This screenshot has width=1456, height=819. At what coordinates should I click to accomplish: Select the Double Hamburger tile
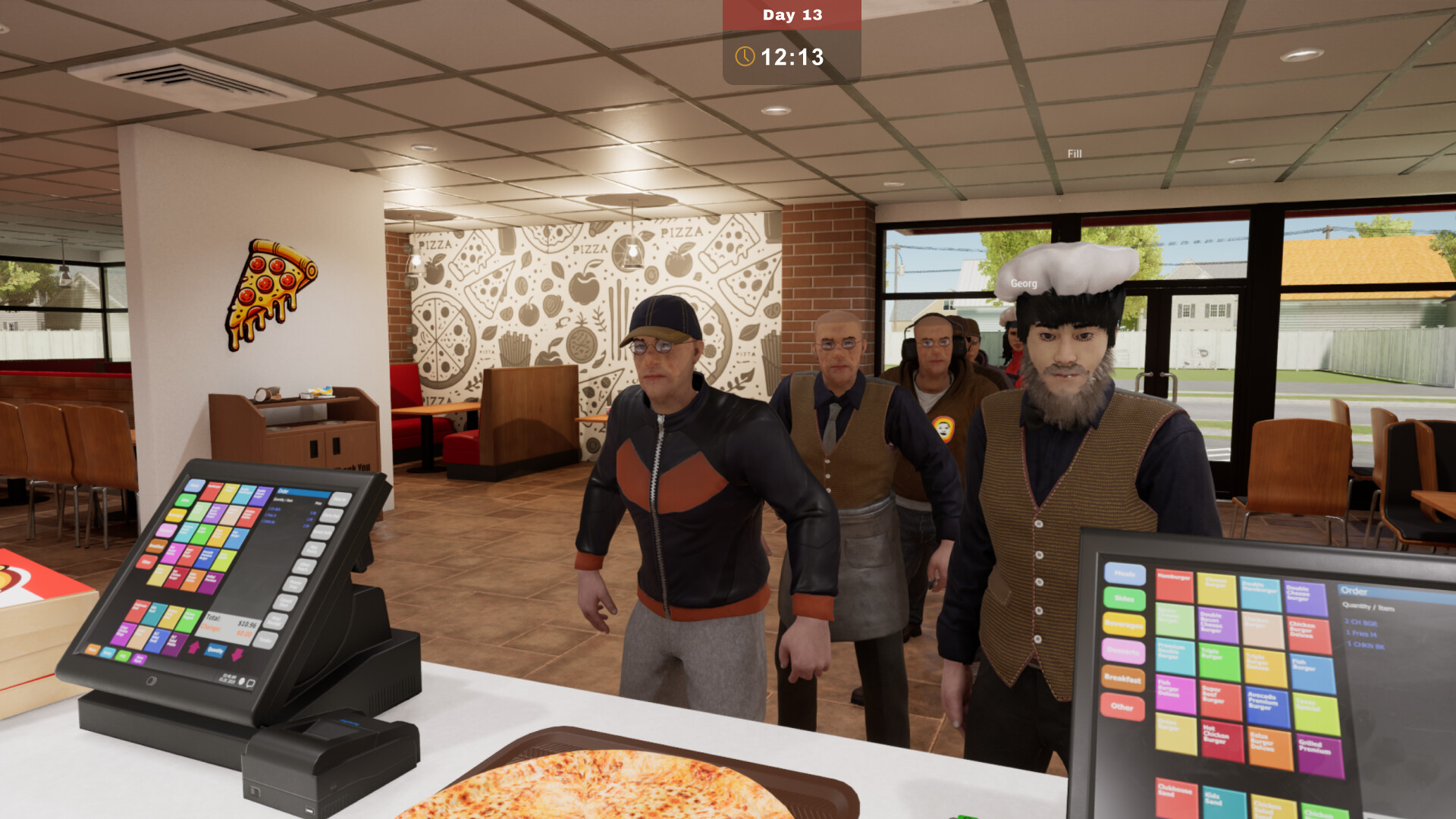(1260, 594)
